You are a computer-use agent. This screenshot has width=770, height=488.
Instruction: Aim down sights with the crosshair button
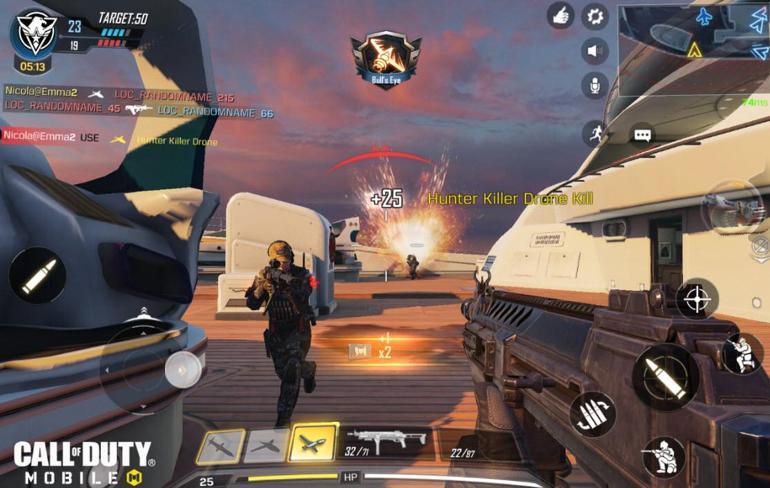coord(696,298)
